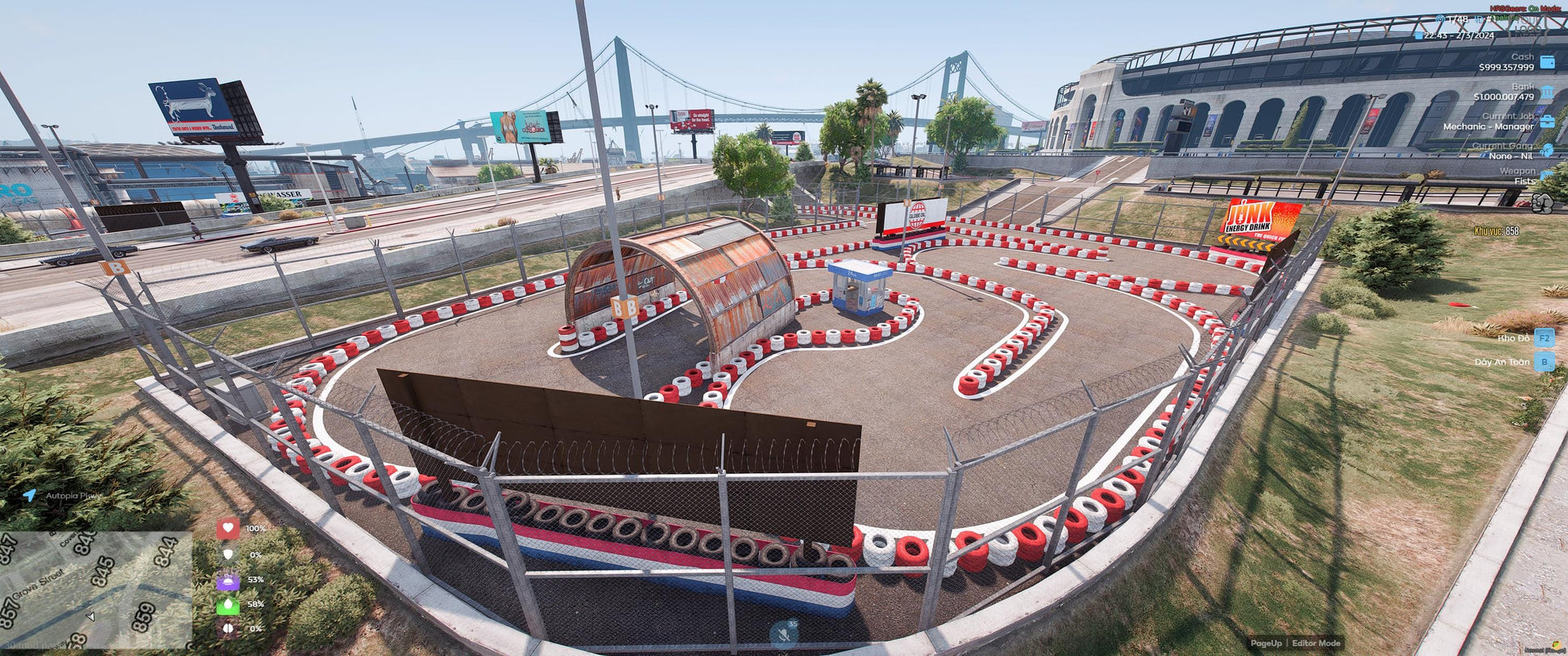The image size is (1568, 656).
Task: Click the blue location arrow by Autopia Pkwy
Action: (x=30, y=496)
